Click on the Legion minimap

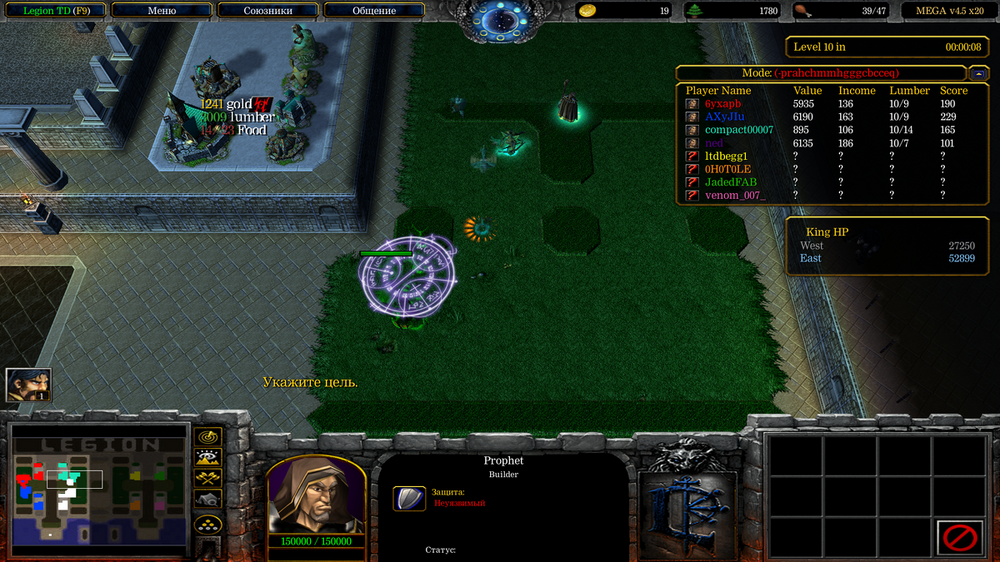click(98, 488)
